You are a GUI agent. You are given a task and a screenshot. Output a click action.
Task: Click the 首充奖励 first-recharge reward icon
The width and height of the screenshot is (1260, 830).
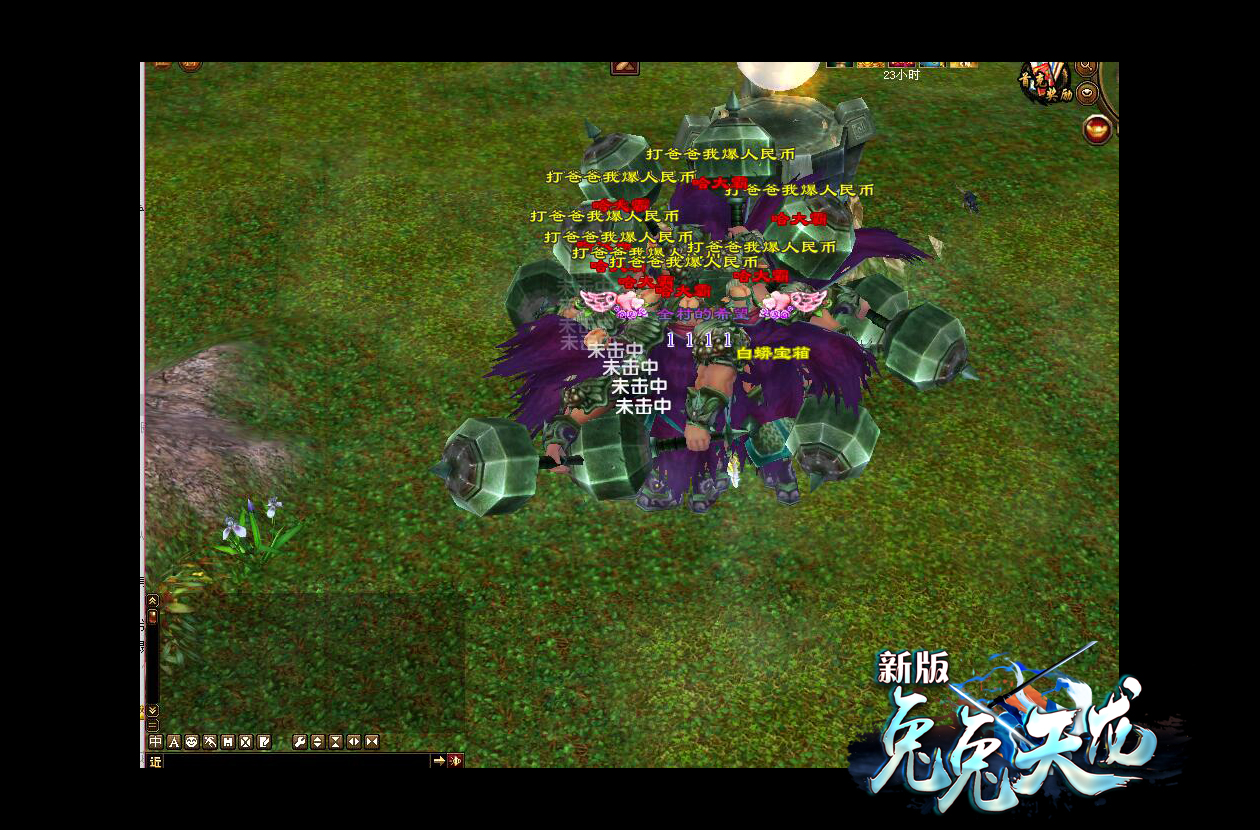pos(1045,83)
